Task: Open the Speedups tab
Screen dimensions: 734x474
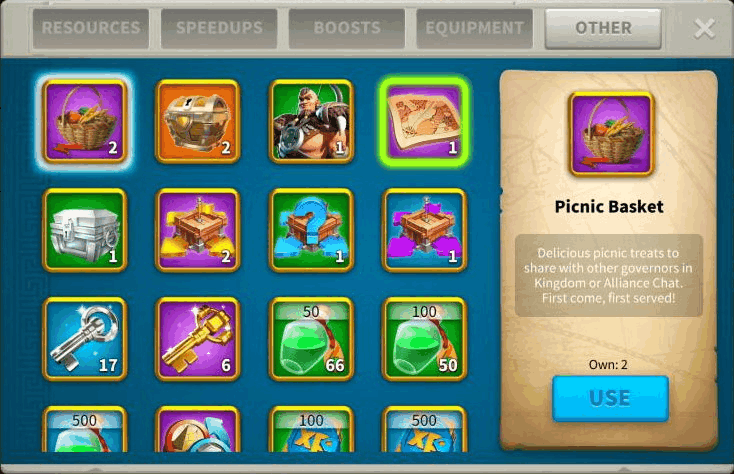Action: (x=218, y=28)
